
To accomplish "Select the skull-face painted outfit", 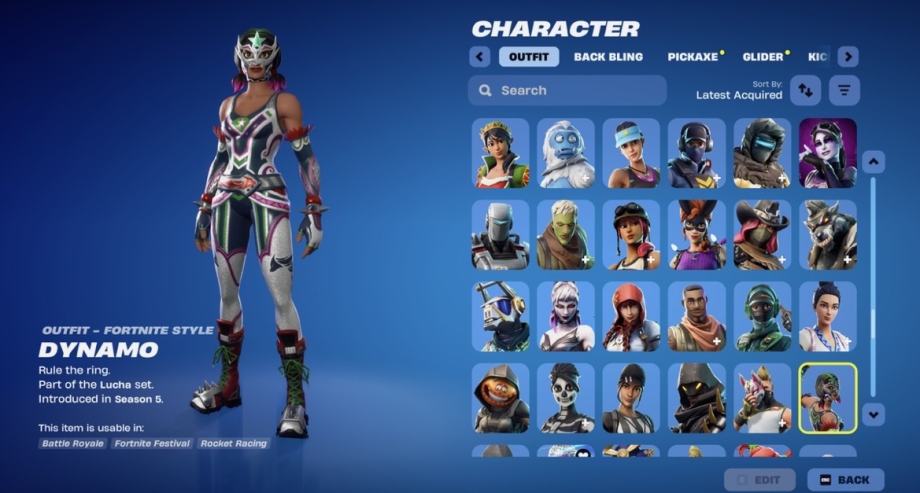I will (566, 398).
